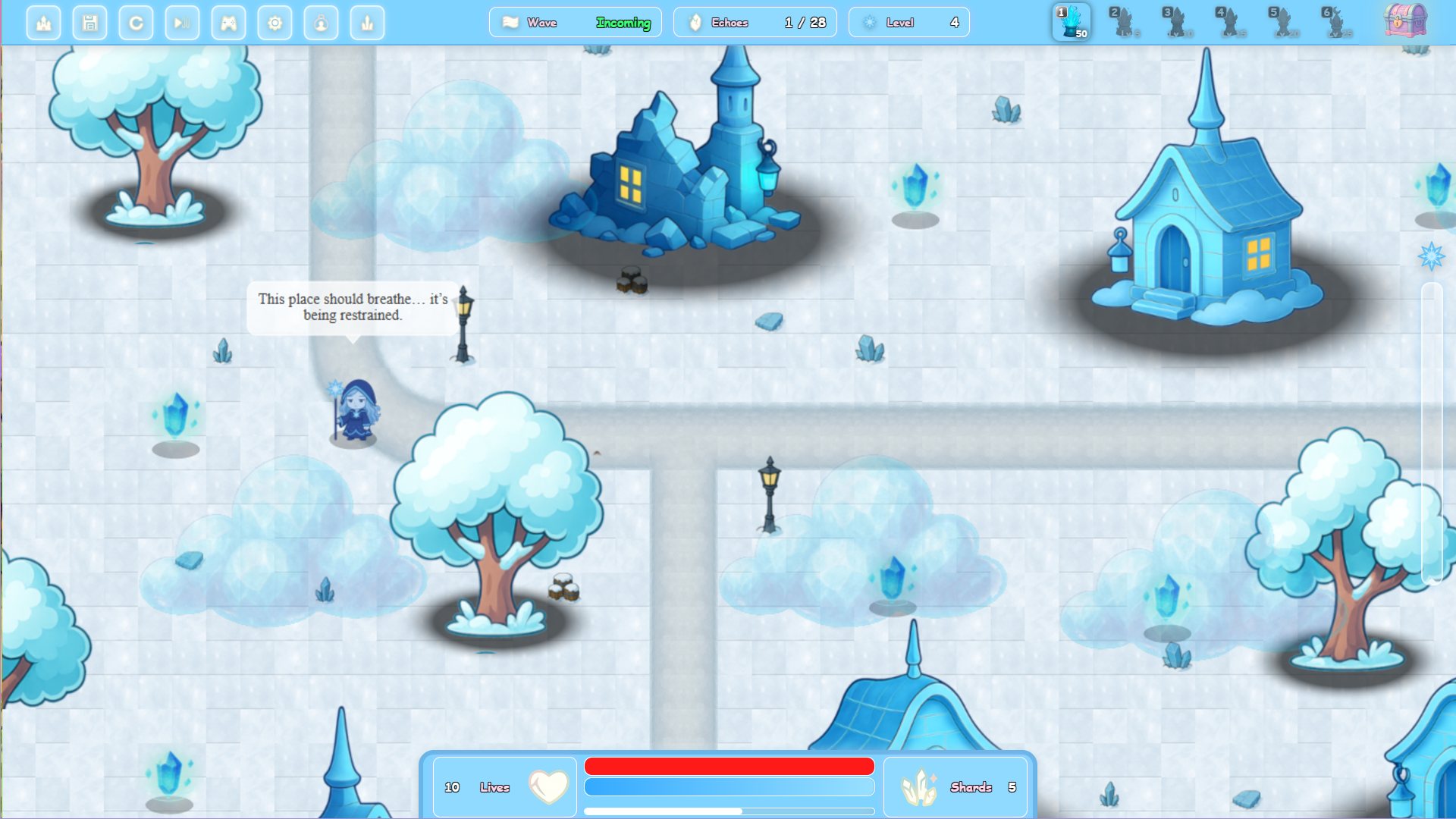Click the locked Lv 25 crescent tower
This screenshot has height=819, width=1456.
pos(1338,21)
